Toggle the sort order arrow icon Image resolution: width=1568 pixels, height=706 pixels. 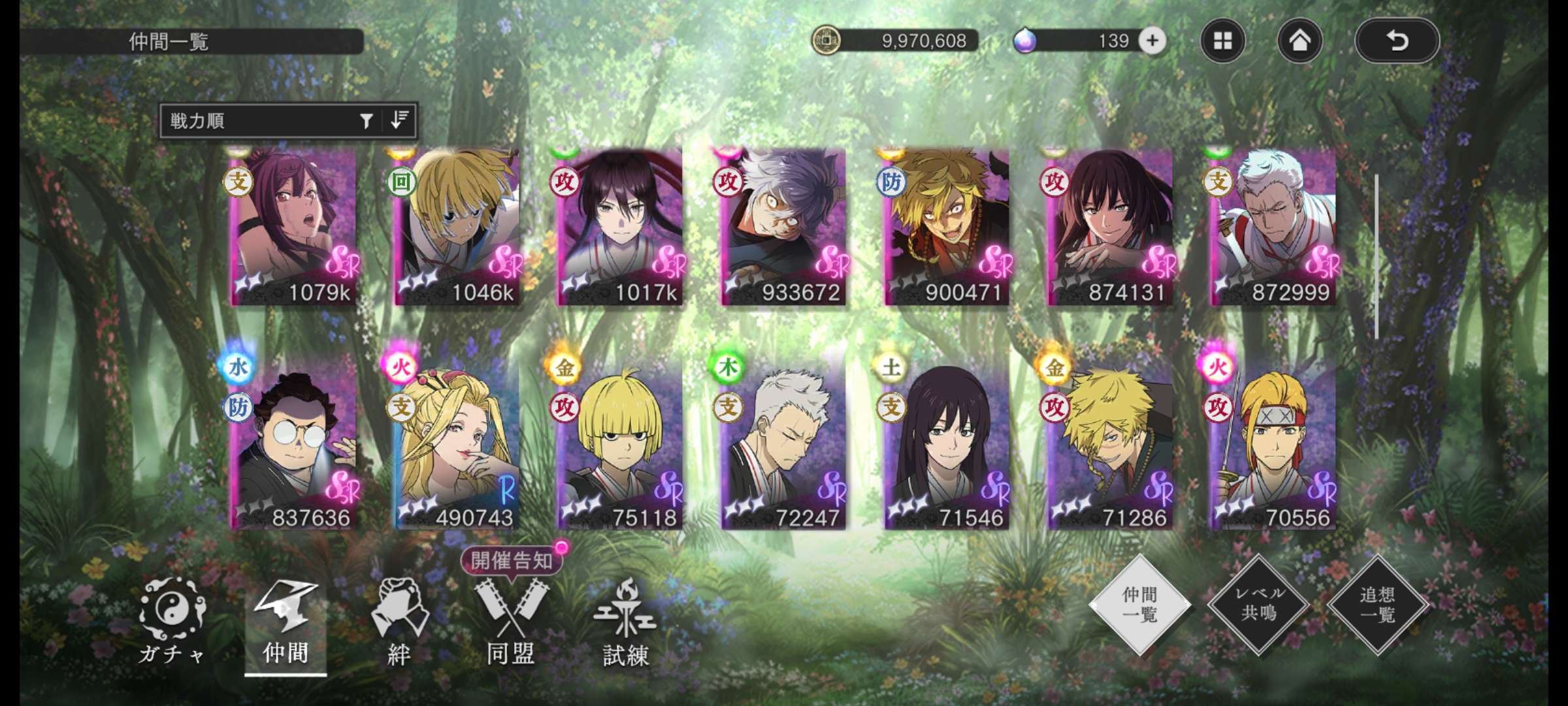tap(399, 120)
